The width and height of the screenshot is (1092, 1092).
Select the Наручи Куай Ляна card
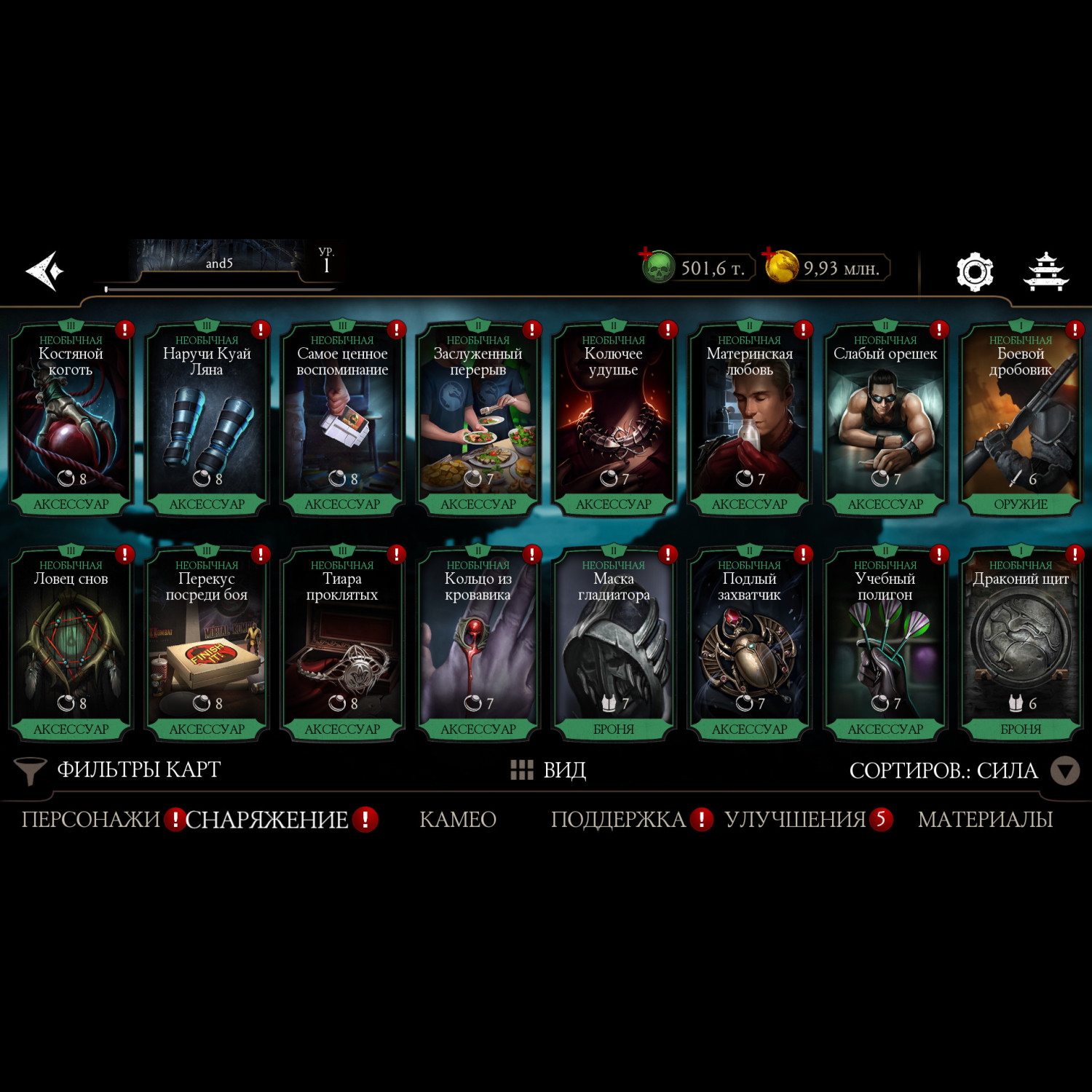(x=207, y=420)
